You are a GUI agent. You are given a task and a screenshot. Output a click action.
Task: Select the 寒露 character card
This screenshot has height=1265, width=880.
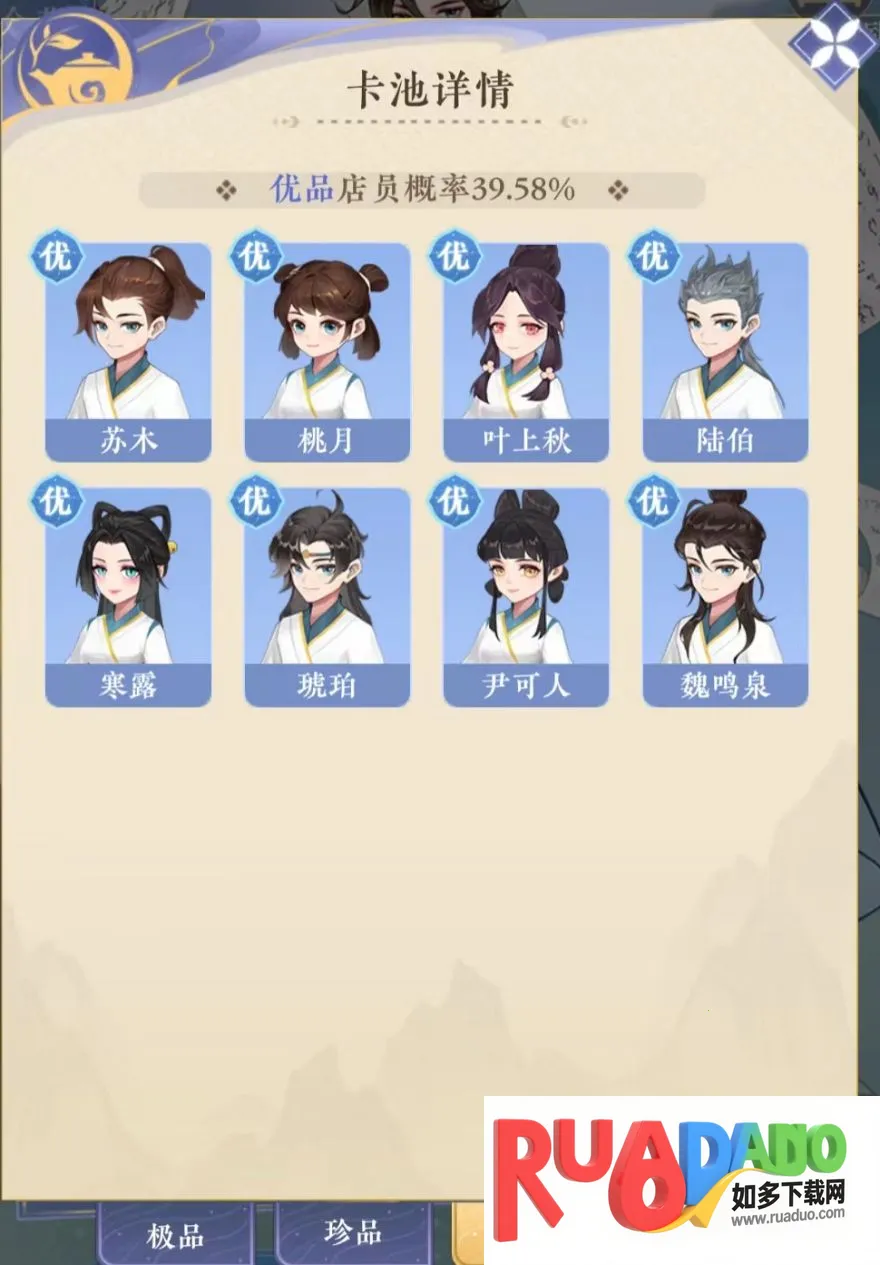pos(128,597)
